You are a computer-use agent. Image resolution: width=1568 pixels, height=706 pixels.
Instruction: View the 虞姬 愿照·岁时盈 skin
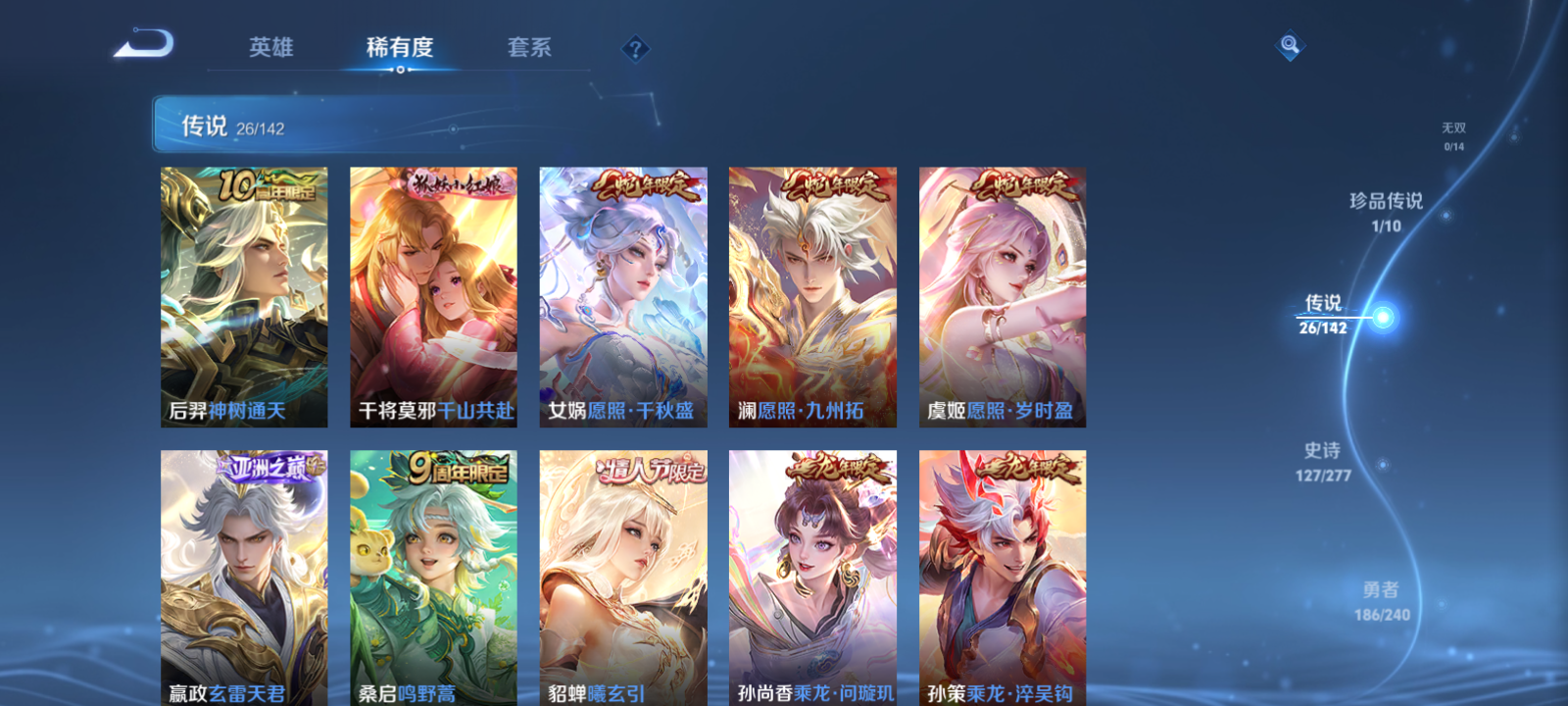coord(1004,294)
